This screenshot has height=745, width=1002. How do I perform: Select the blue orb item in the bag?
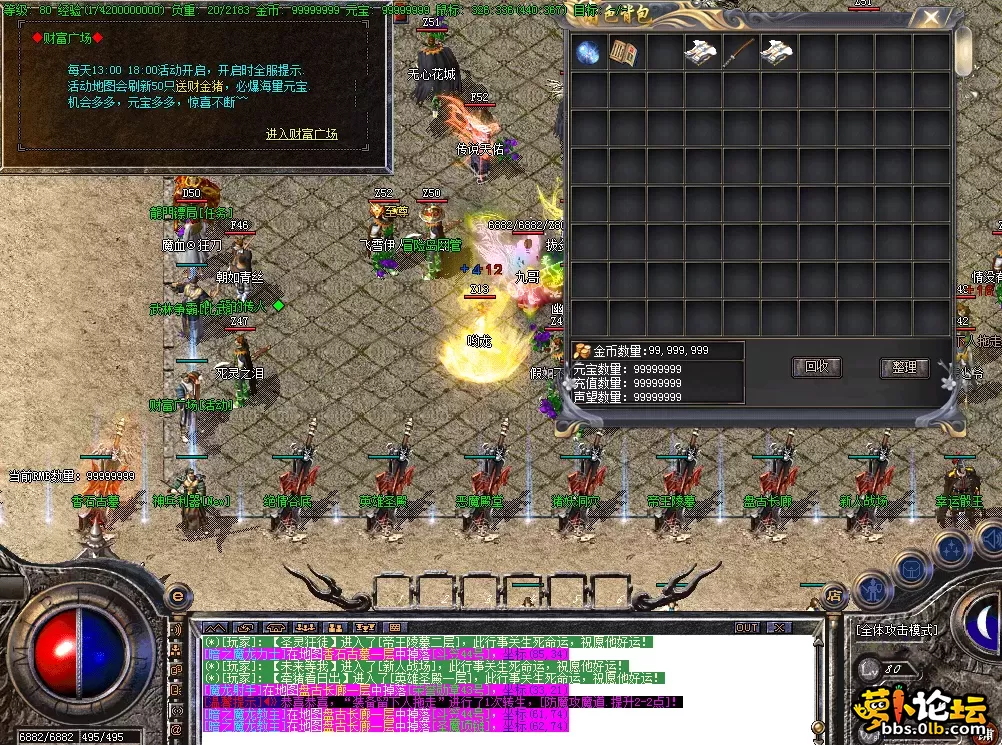[x=588, y=52]
